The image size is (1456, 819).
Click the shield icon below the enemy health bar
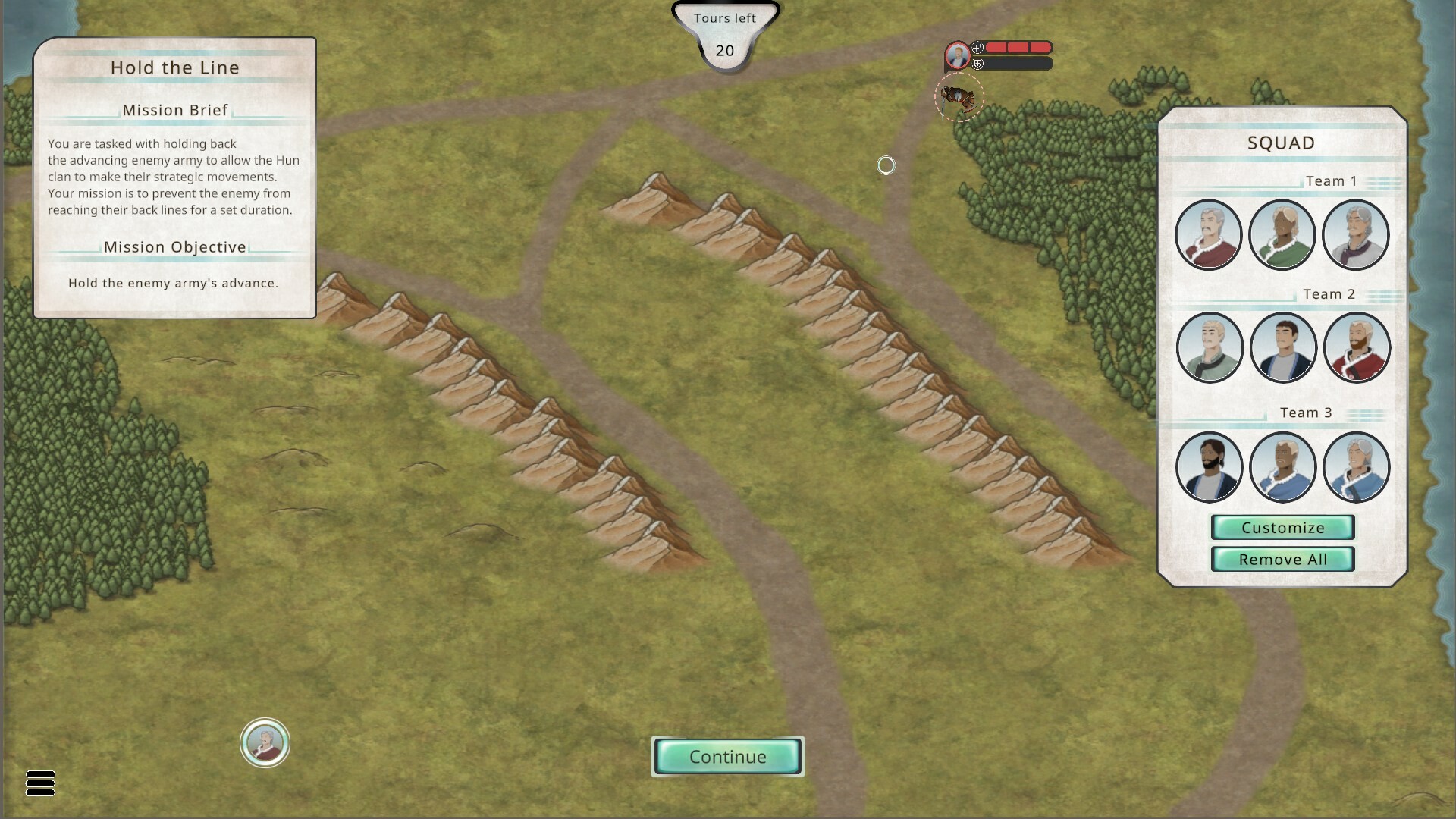click(978, 64)
